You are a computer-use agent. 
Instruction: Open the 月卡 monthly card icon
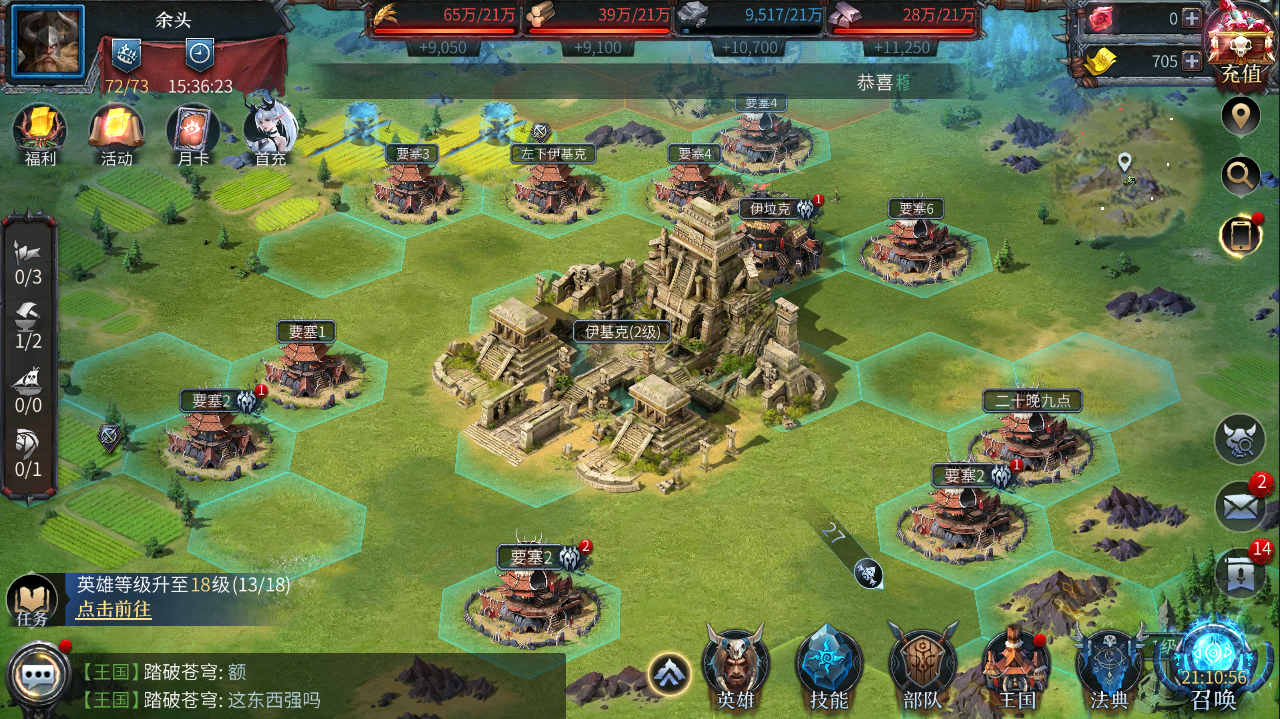[192, 131]
